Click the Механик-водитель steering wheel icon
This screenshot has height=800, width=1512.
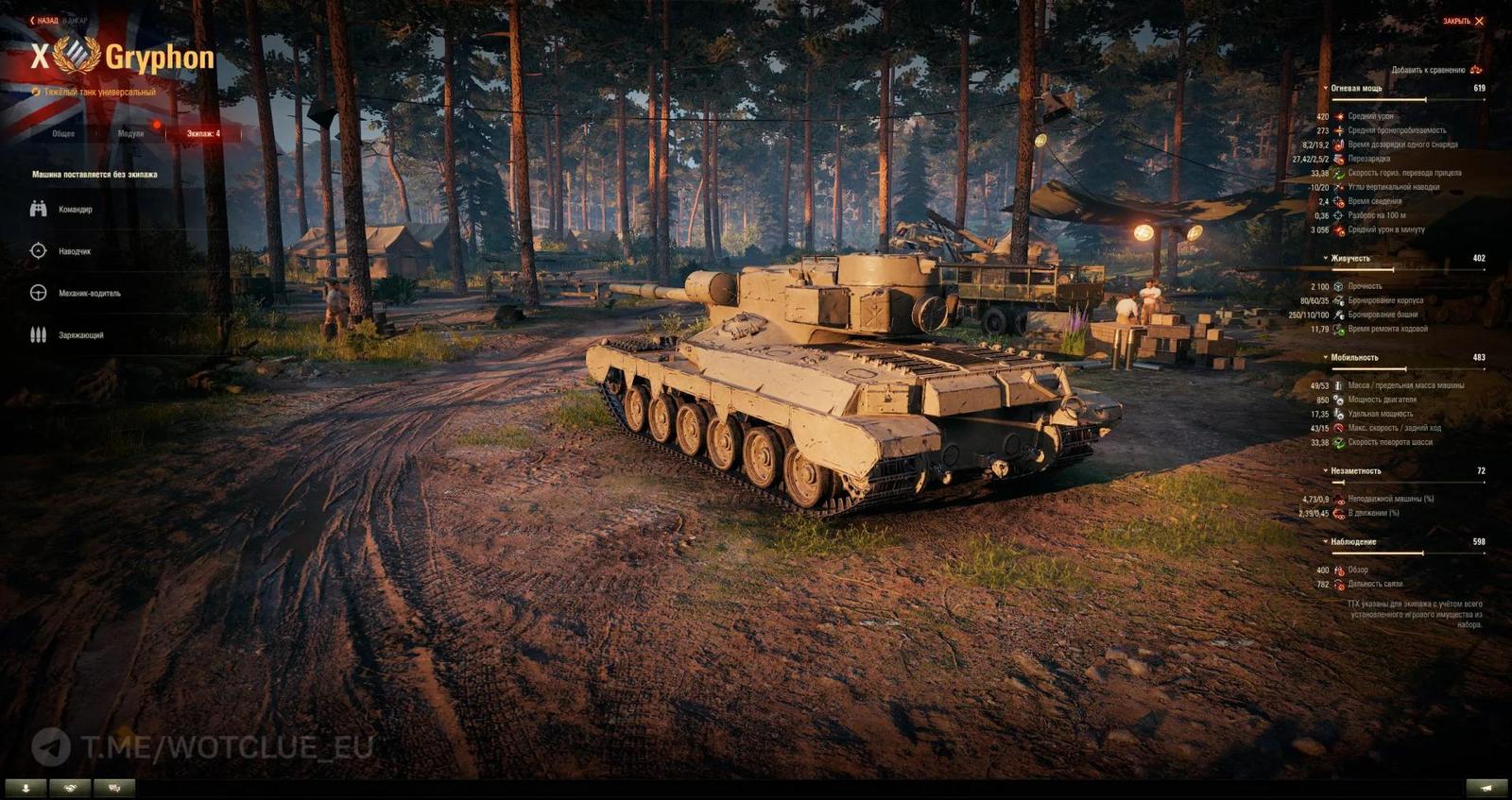coord(38,292)
